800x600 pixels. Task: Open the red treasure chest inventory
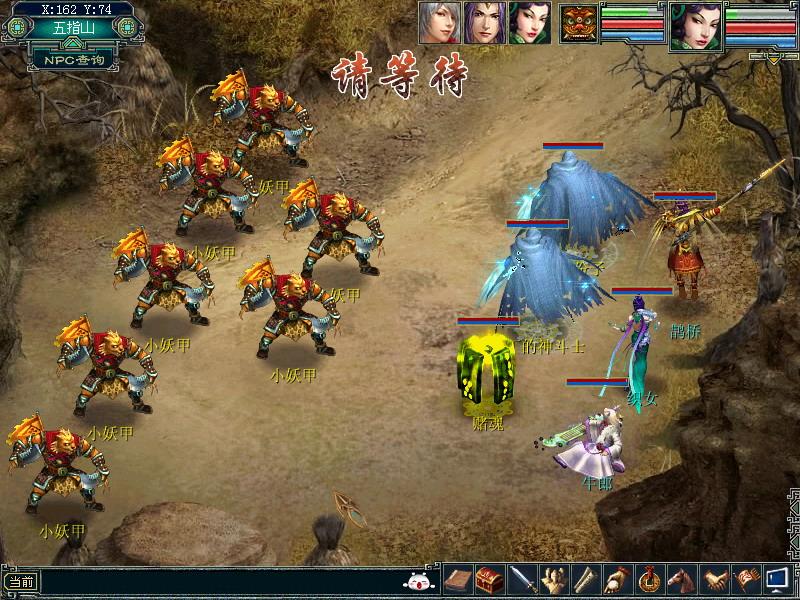click(489, 579)
